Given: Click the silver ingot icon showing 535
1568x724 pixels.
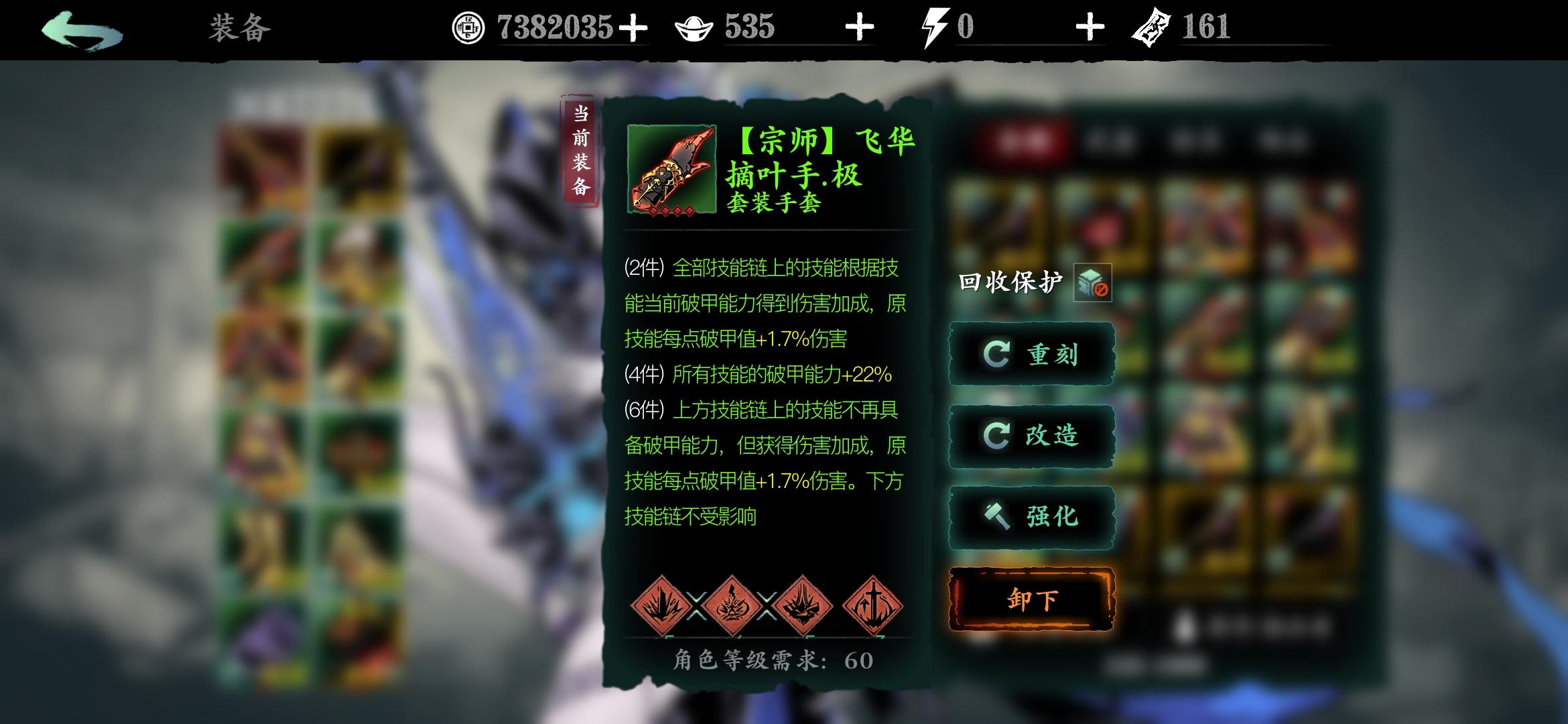Looking at the screenshot, I should tap(694, 28).
